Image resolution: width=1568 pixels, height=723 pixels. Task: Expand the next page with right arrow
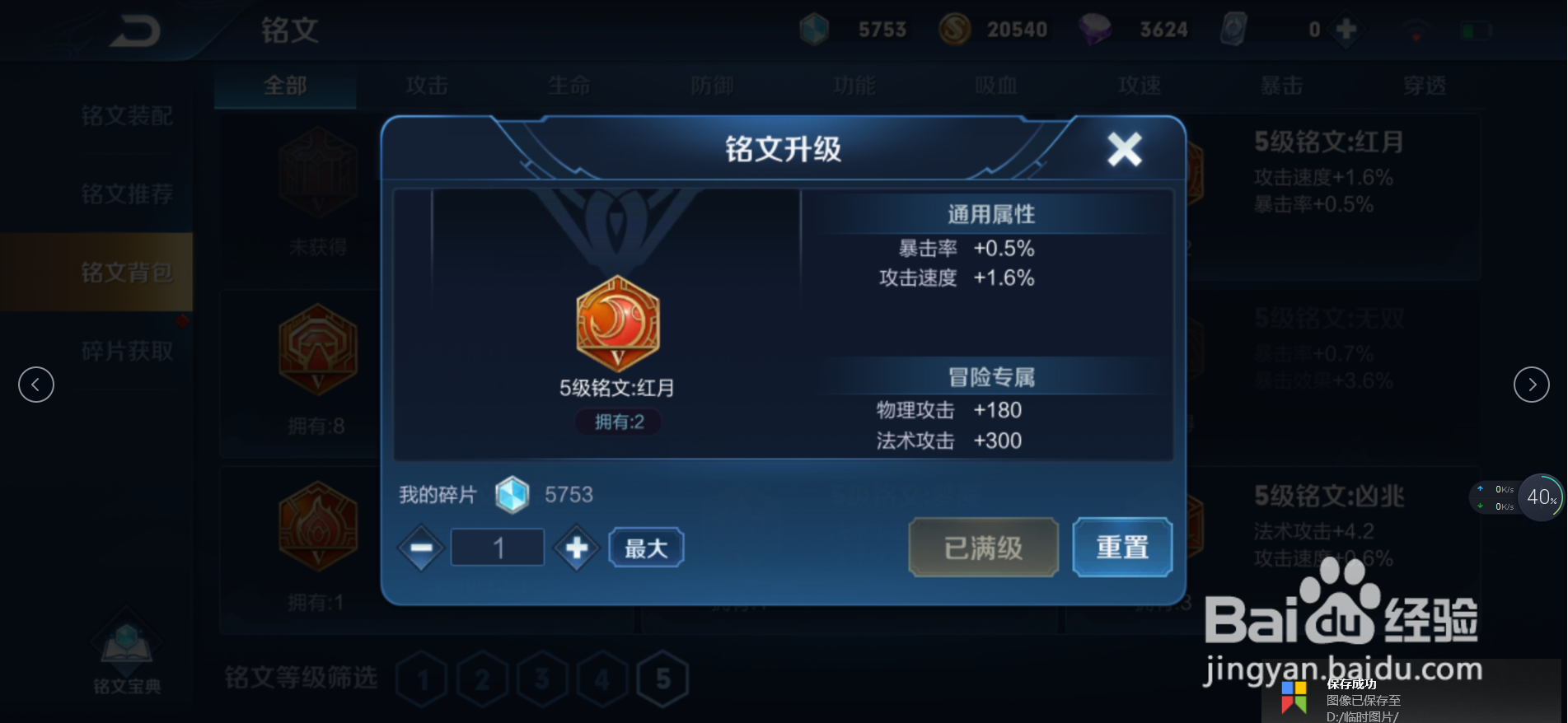coord(1531,384)
